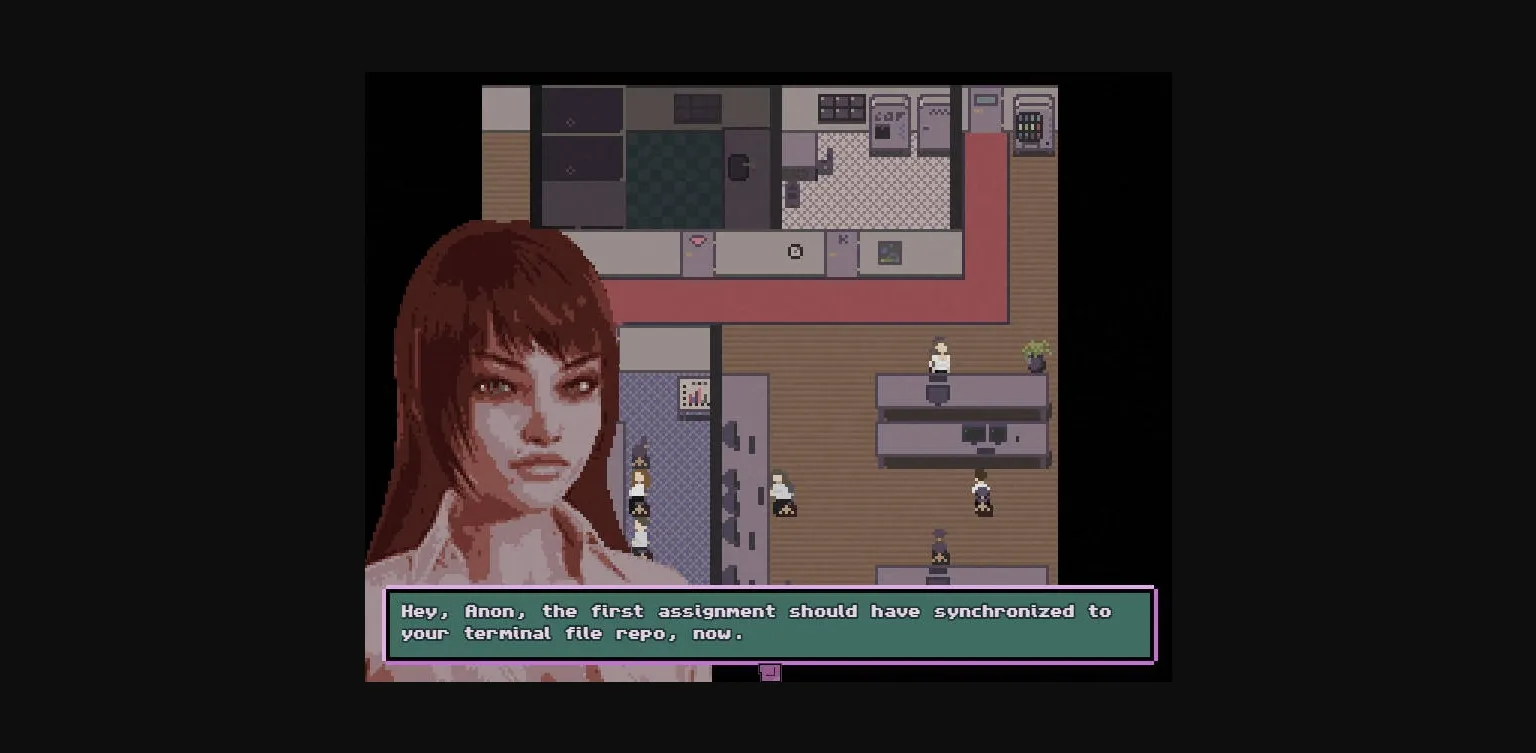Viewport: 1536px width, 753px height.
Task: Click the clock symbol above the doorway
Action: [x=794, y=251]
